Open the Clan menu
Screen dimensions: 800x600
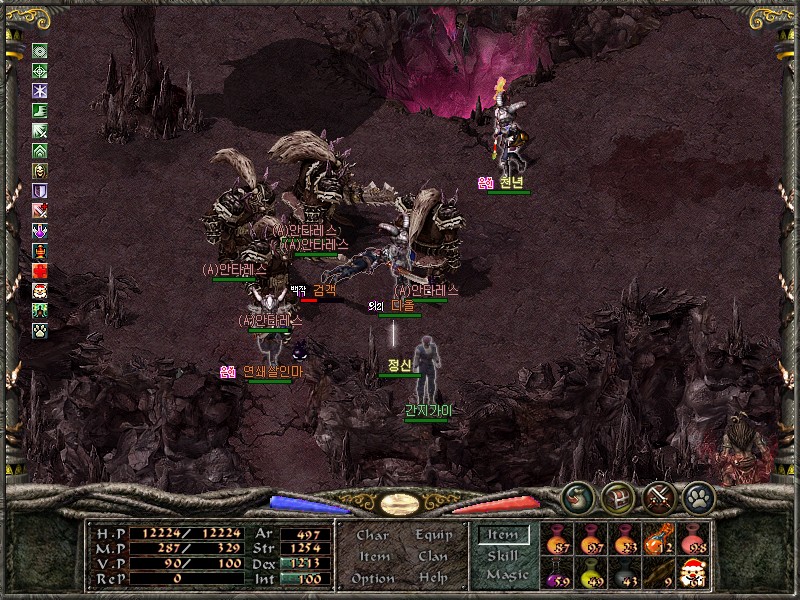[x=433, y=556]
